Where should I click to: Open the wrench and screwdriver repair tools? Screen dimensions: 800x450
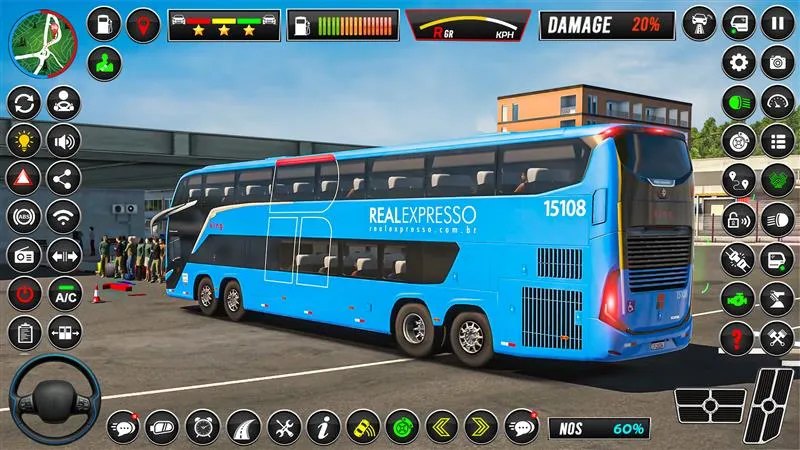(x=282, y=427)
